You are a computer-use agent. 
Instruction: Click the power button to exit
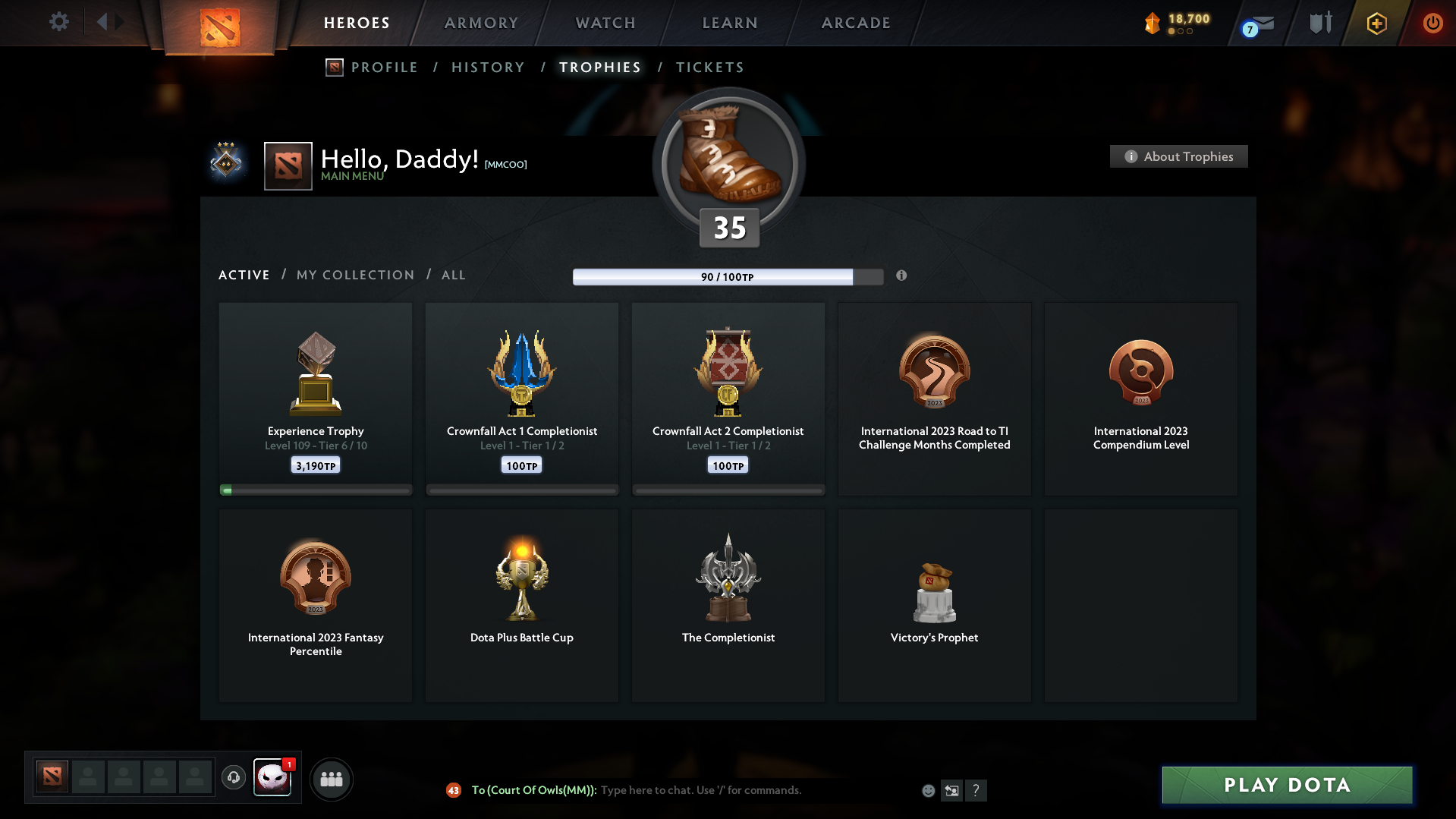pos(1432,23)
